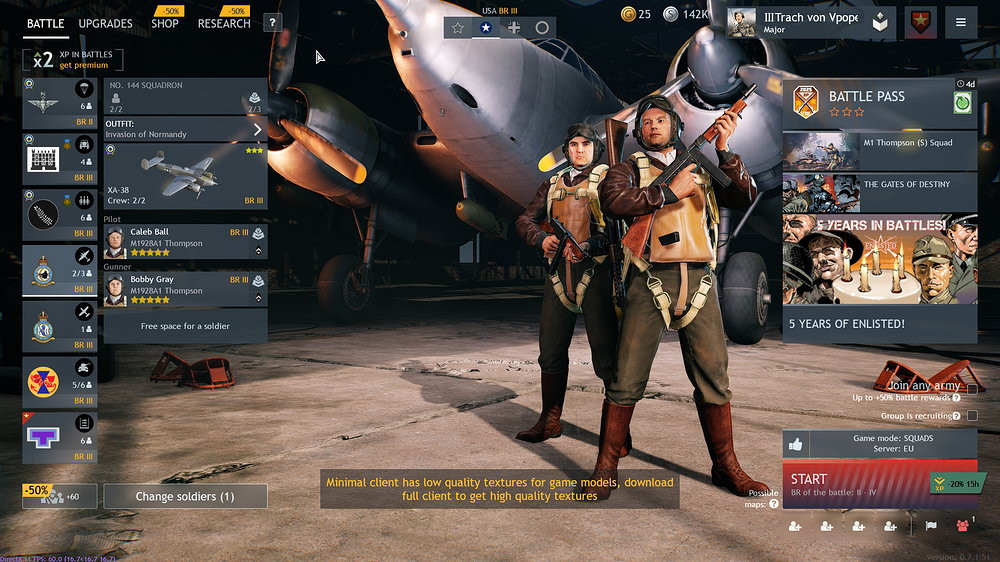Expand the Invasion of Normandy outfit selector

pos(185,129)
